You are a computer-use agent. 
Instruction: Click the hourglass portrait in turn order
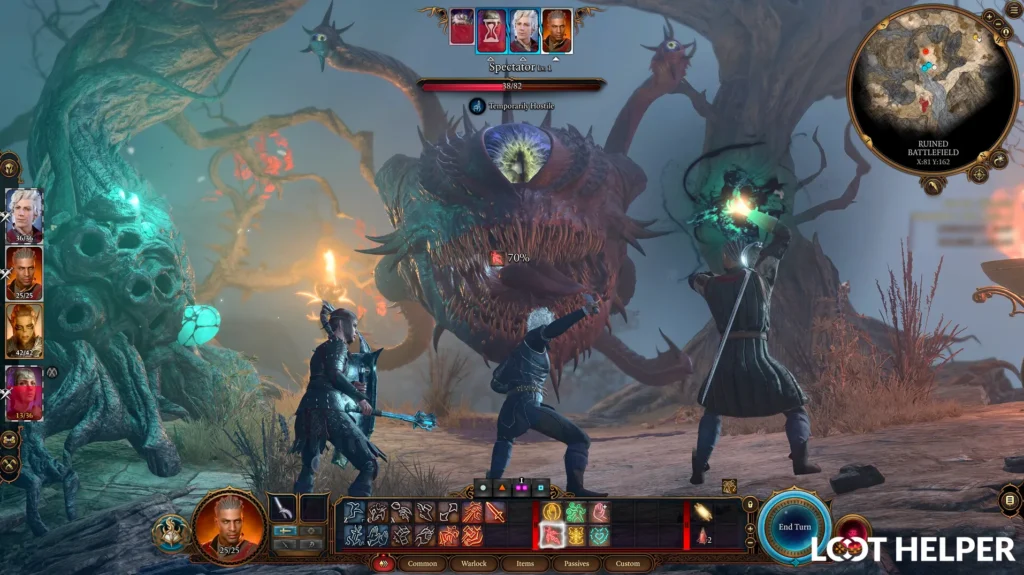coord(491,30)
